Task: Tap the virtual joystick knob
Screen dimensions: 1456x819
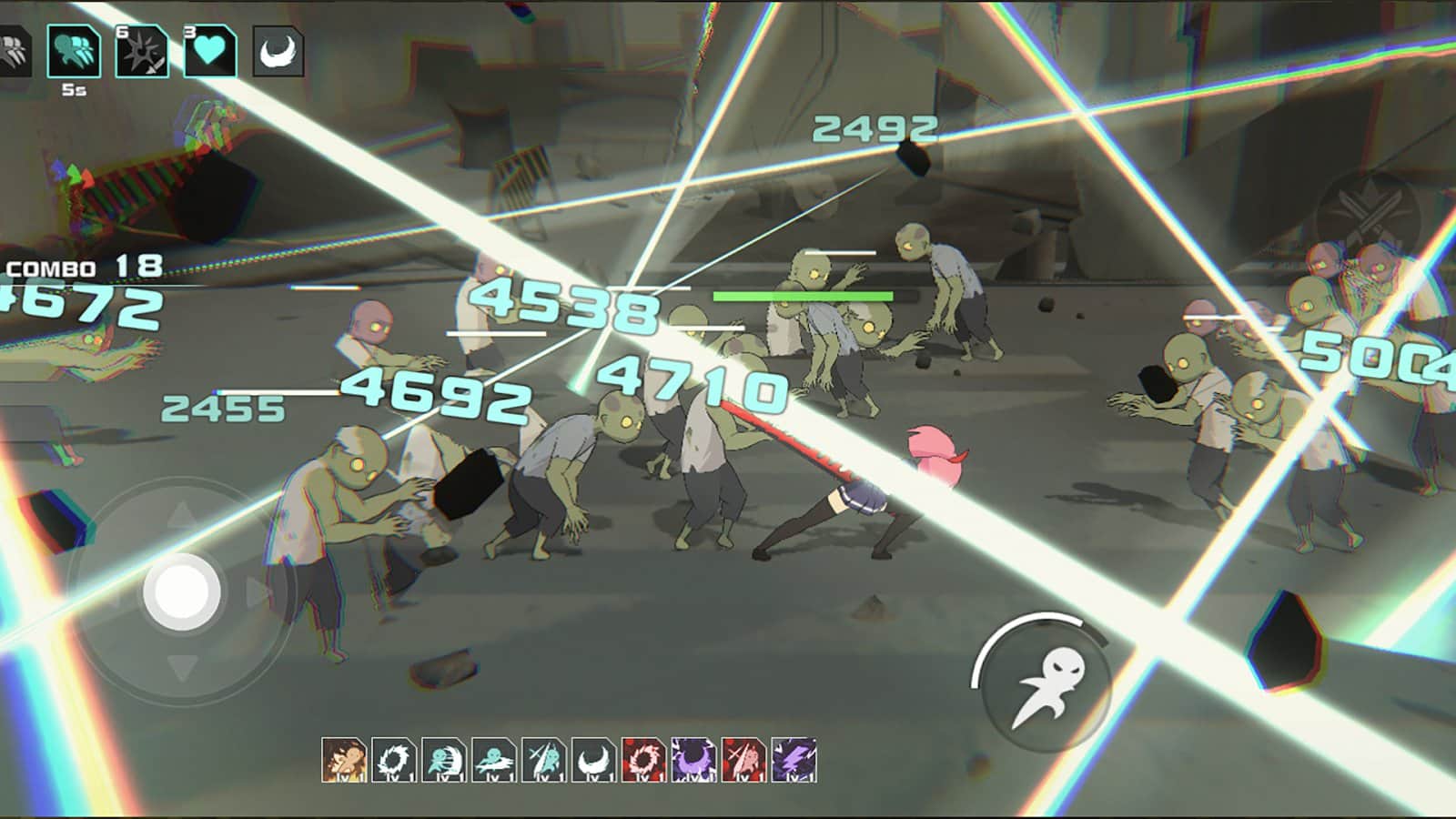Action: click(182, 591)
